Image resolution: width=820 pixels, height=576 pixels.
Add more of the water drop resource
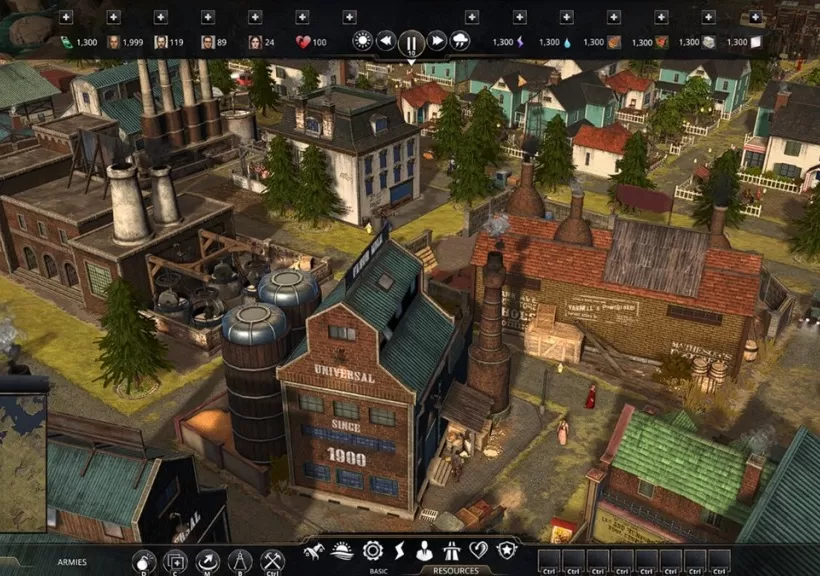coord(566,17)
